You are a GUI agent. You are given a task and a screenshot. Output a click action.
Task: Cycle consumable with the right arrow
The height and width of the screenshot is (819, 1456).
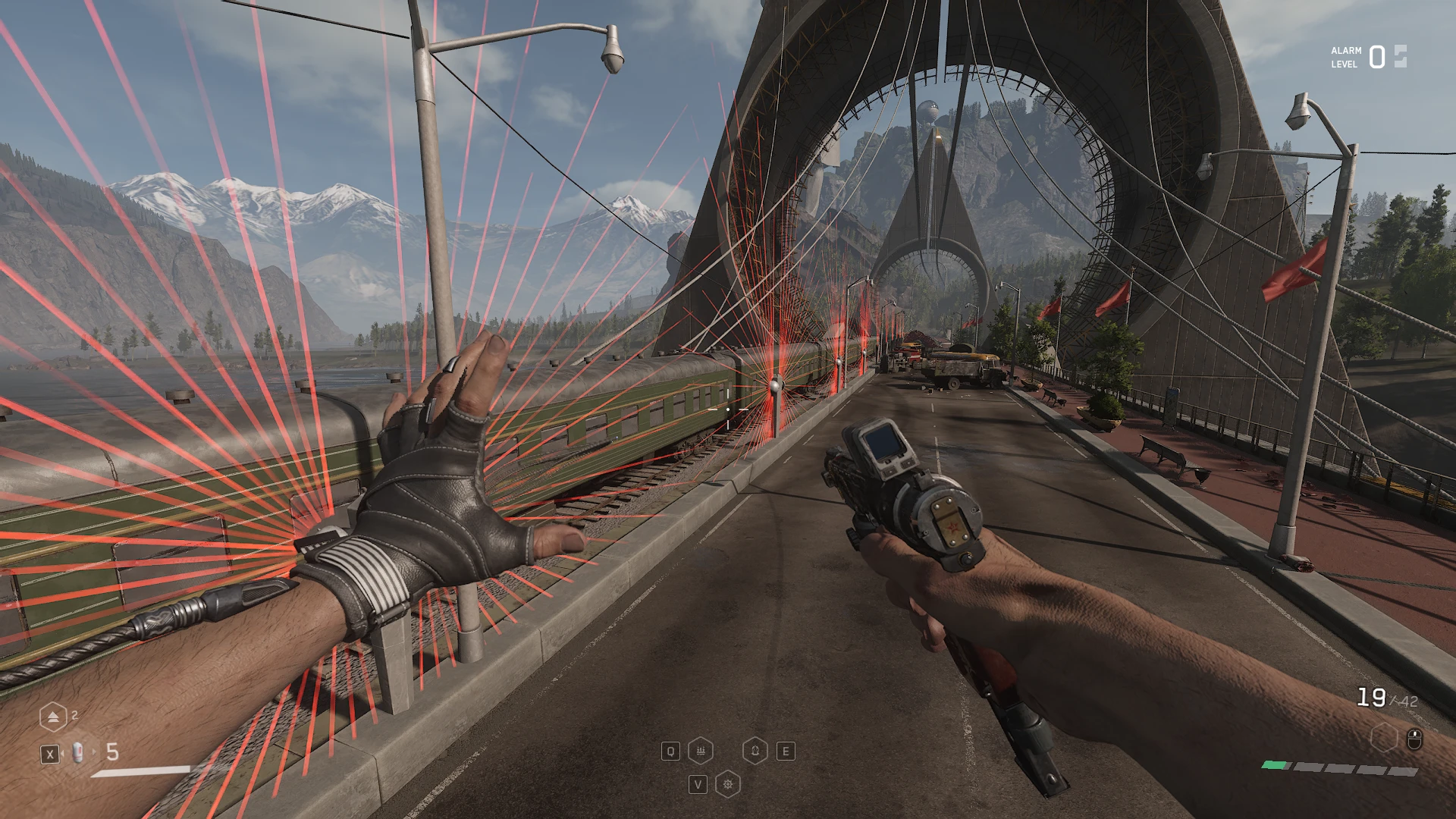(93, 752)
